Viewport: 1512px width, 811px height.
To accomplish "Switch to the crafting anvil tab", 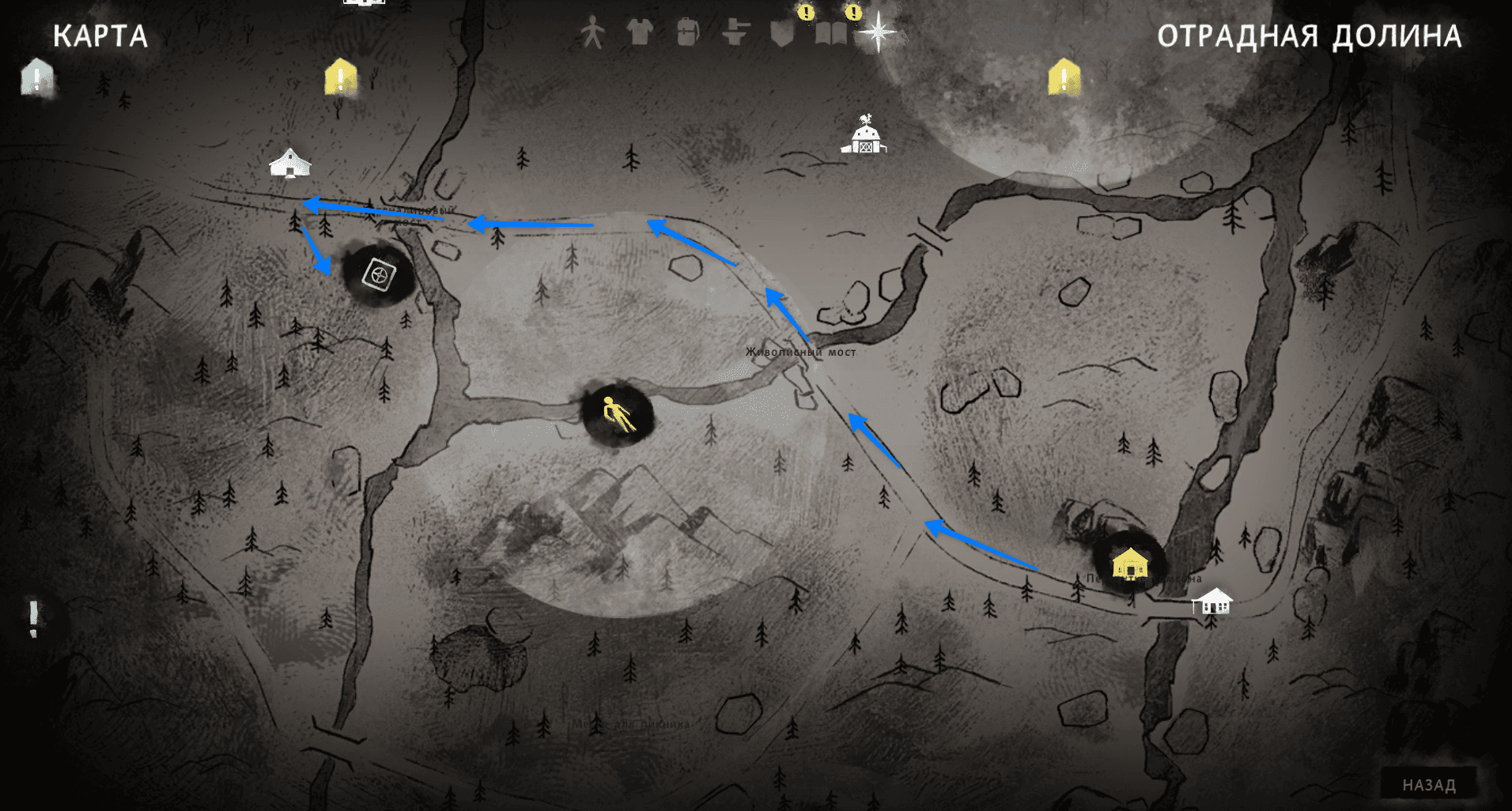I will tap(735, 33).
